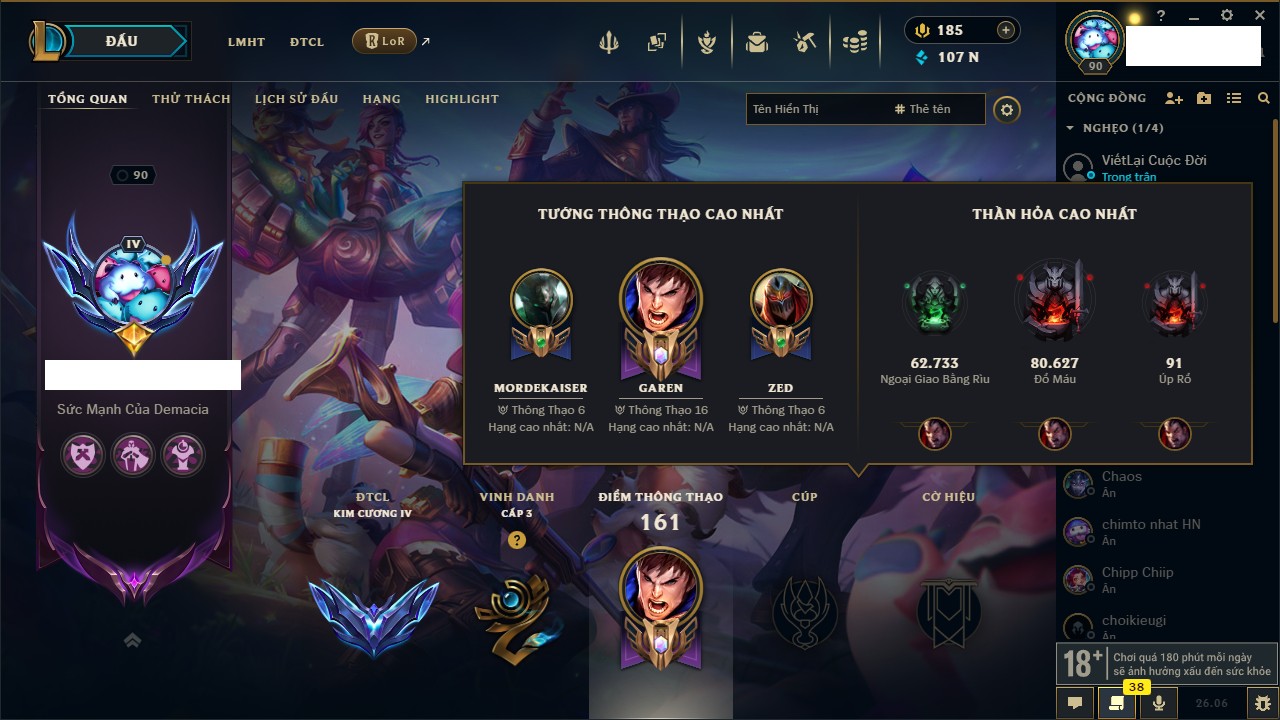Switch to the Thử Thách tab
The width and height of the screenshot is (1280, 720).
pyautogui.click(x=191, y=99)
